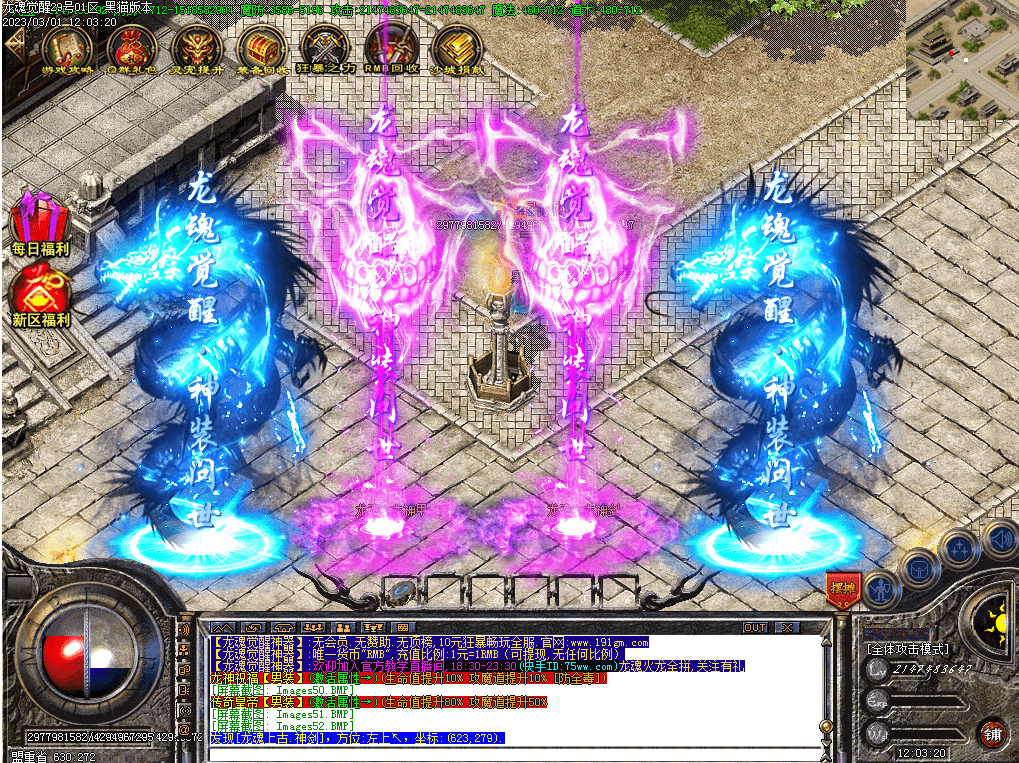Open the red 摆摊 stall button
Screen dimensions: 1019x763
[x=843, y=588]
